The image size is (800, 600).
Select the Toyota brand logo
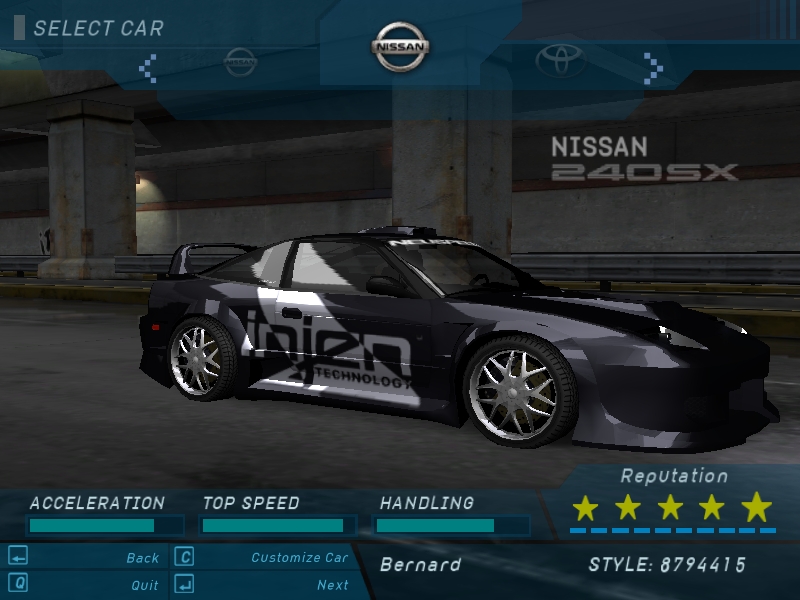[x=559, y=62]
